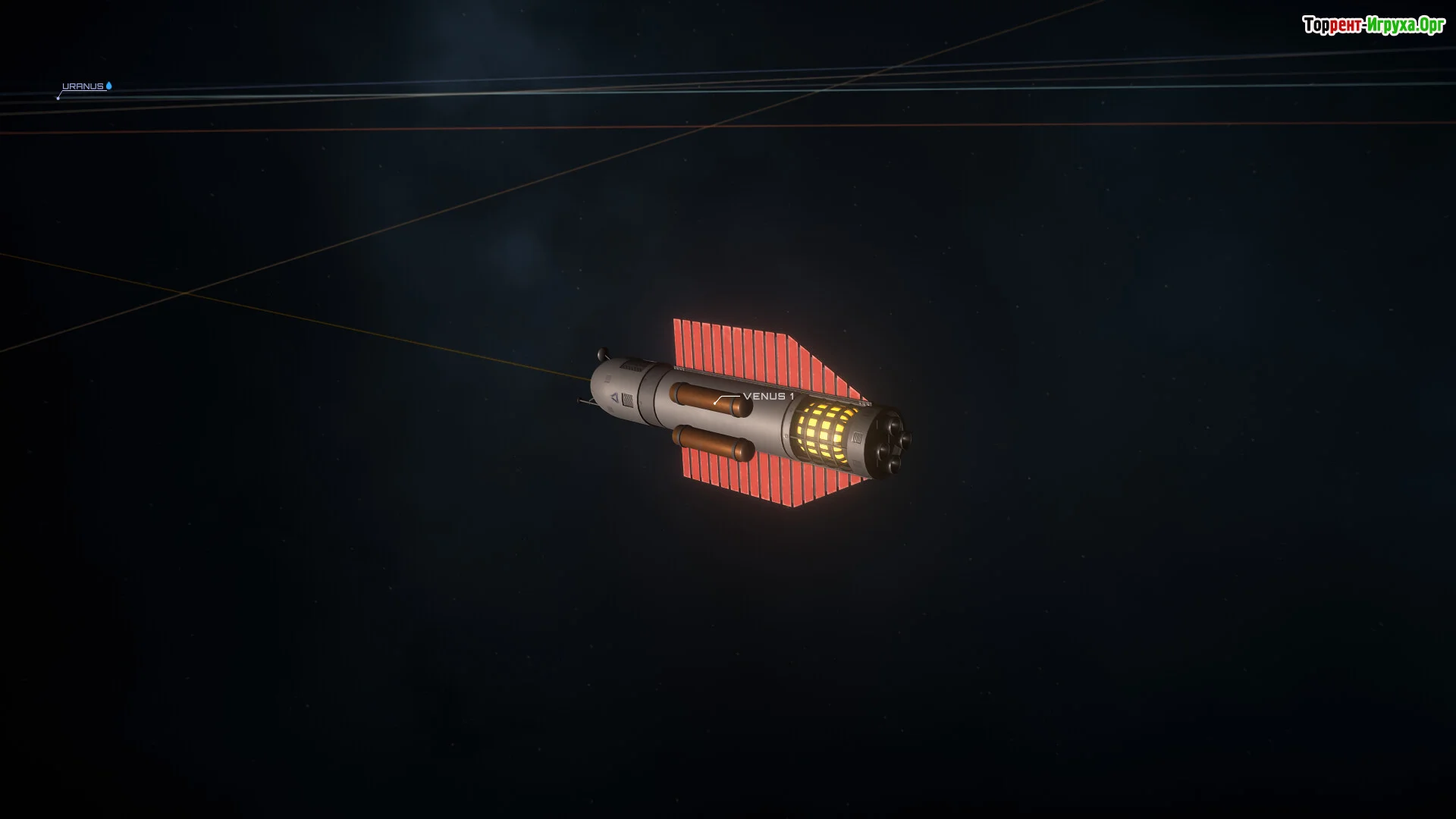Select the Uranus planet label
The width and height of the screenshot is (1456, 819).
click(83, 86)
